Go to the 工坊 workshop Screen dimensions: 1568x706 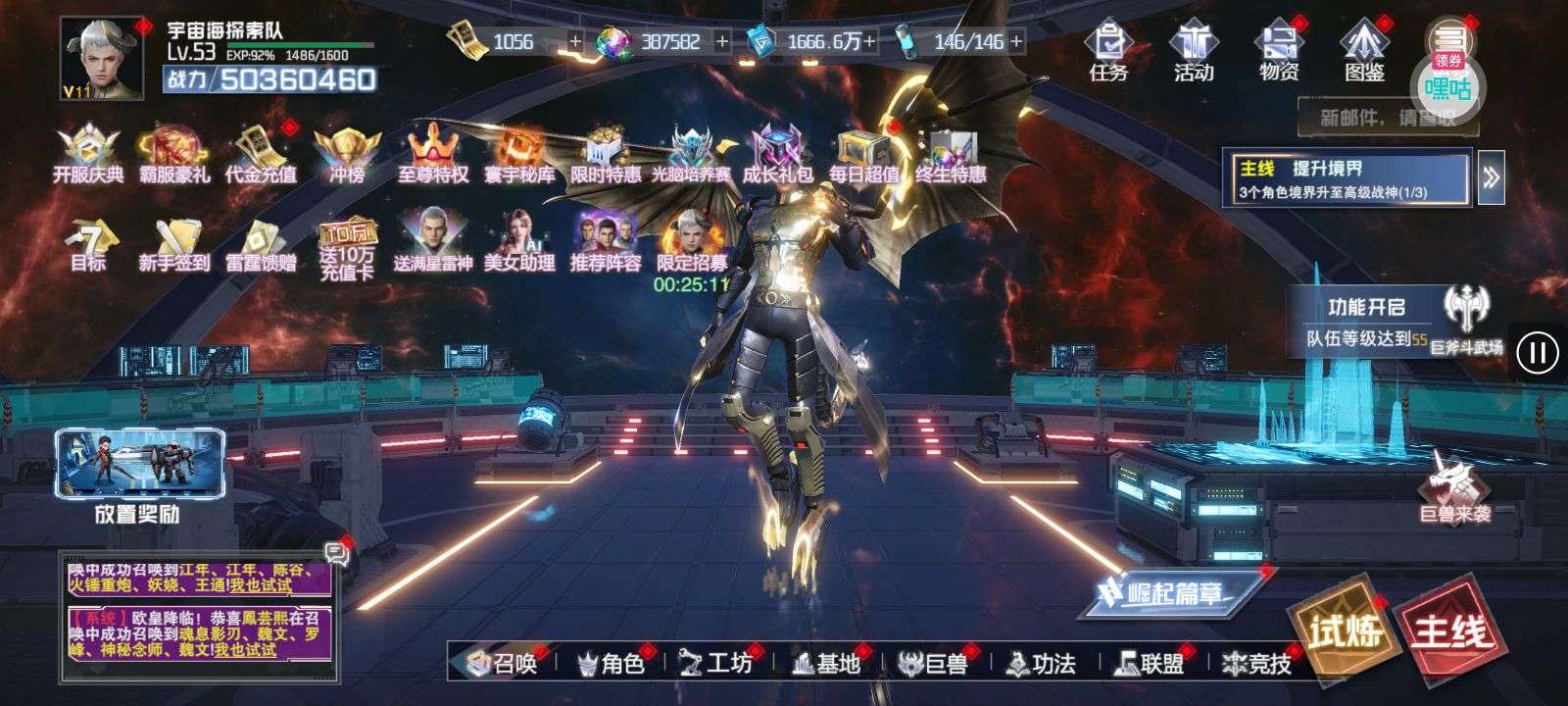tap(717, 664)
